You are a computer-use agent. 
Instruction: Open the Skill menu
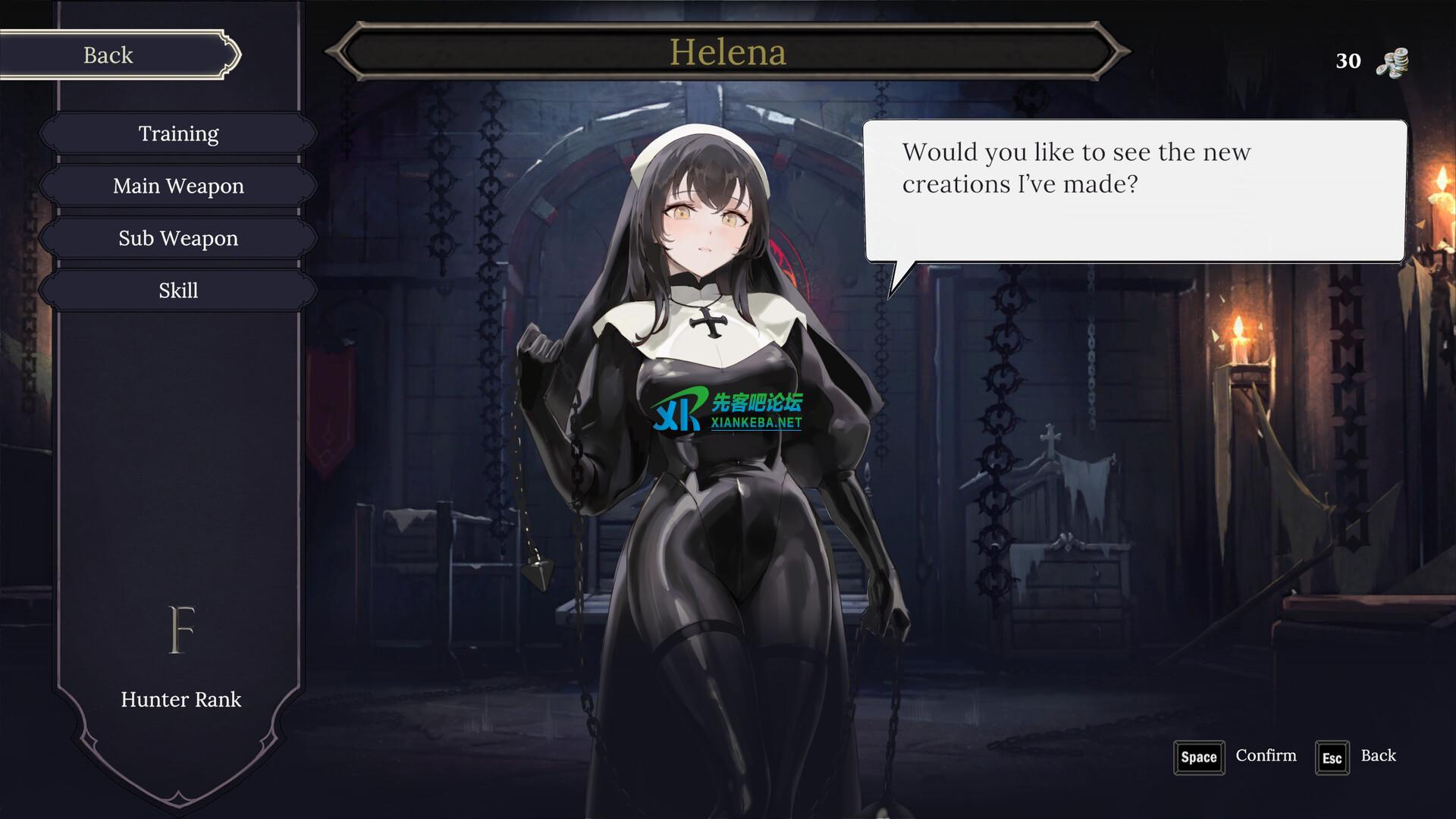[x=178, y=291]
